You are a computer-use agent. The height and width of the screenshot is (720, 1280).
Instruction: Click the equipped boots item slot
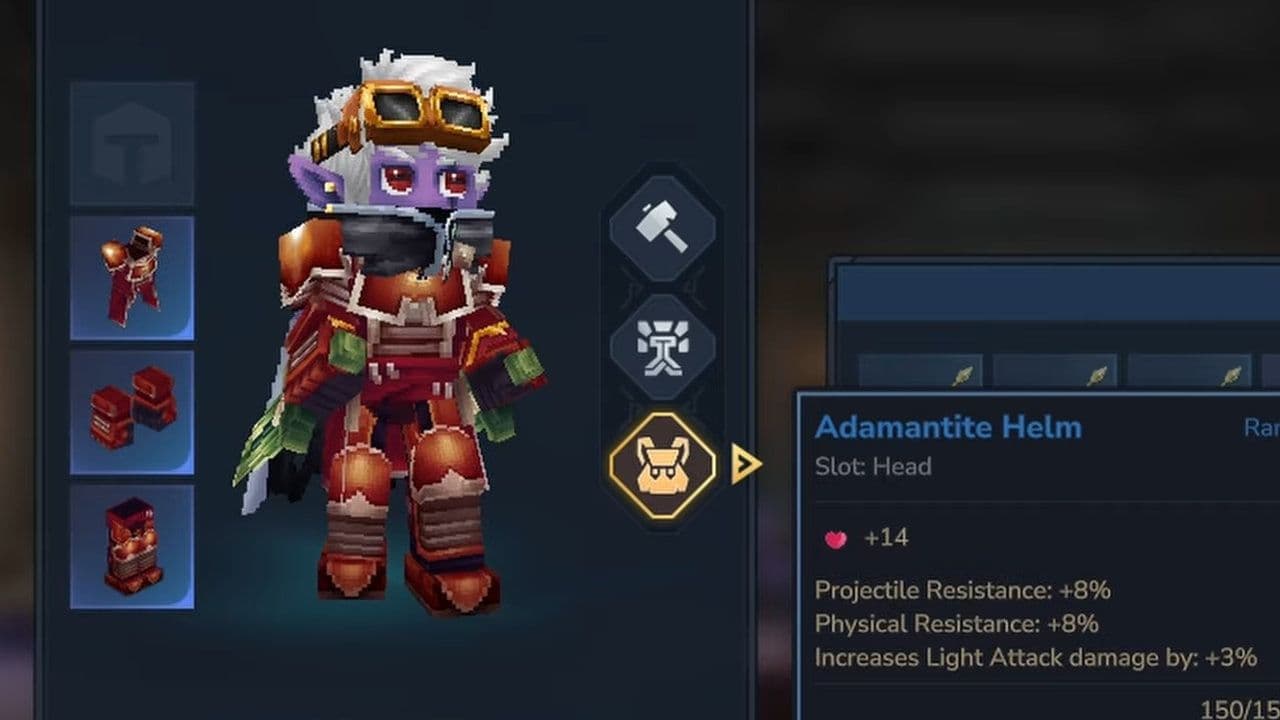pyautogui.click(x=132, y=538)
